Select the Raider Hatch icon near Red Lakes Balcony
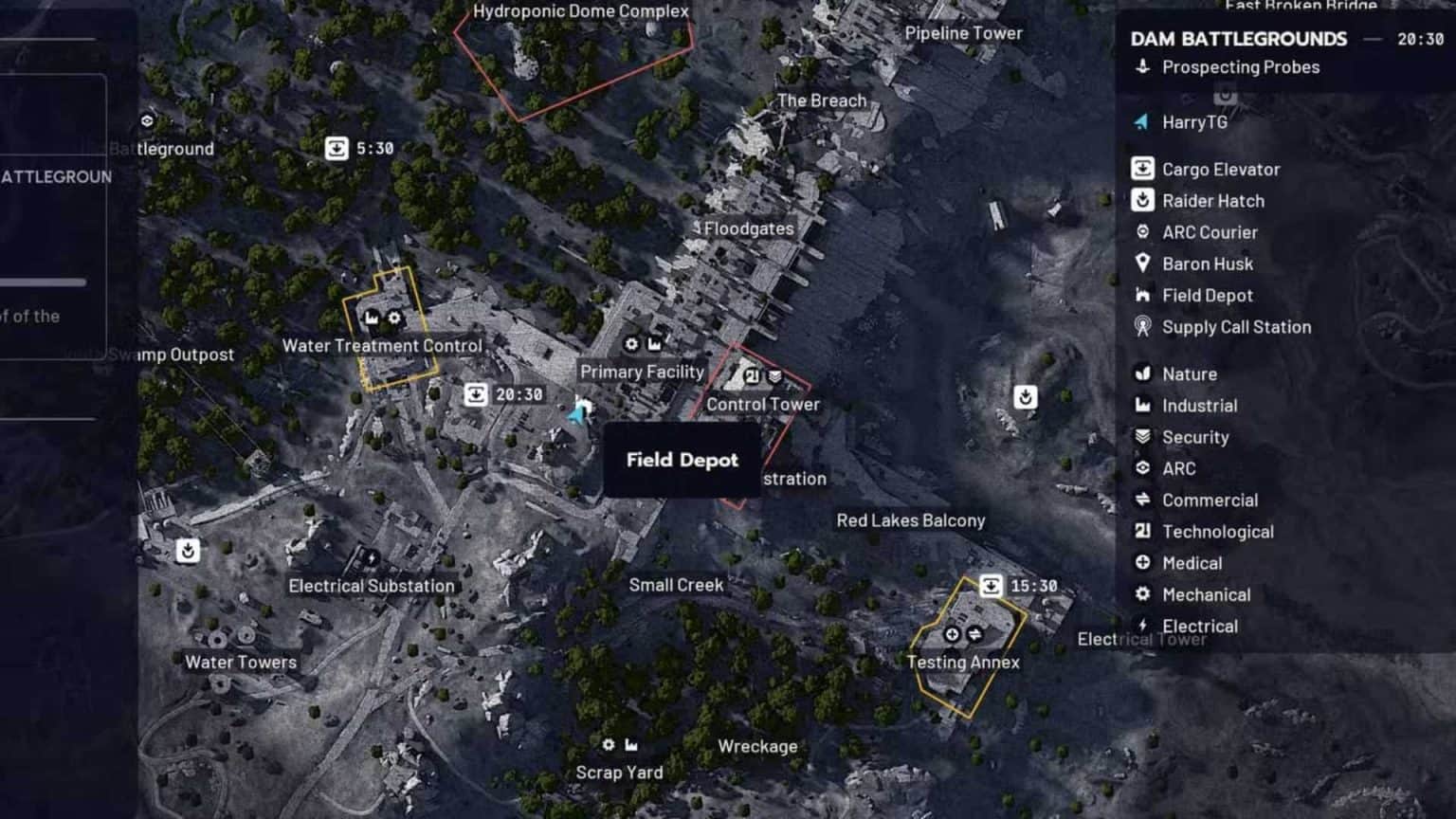The image size is (1456, 819). 1025,398
